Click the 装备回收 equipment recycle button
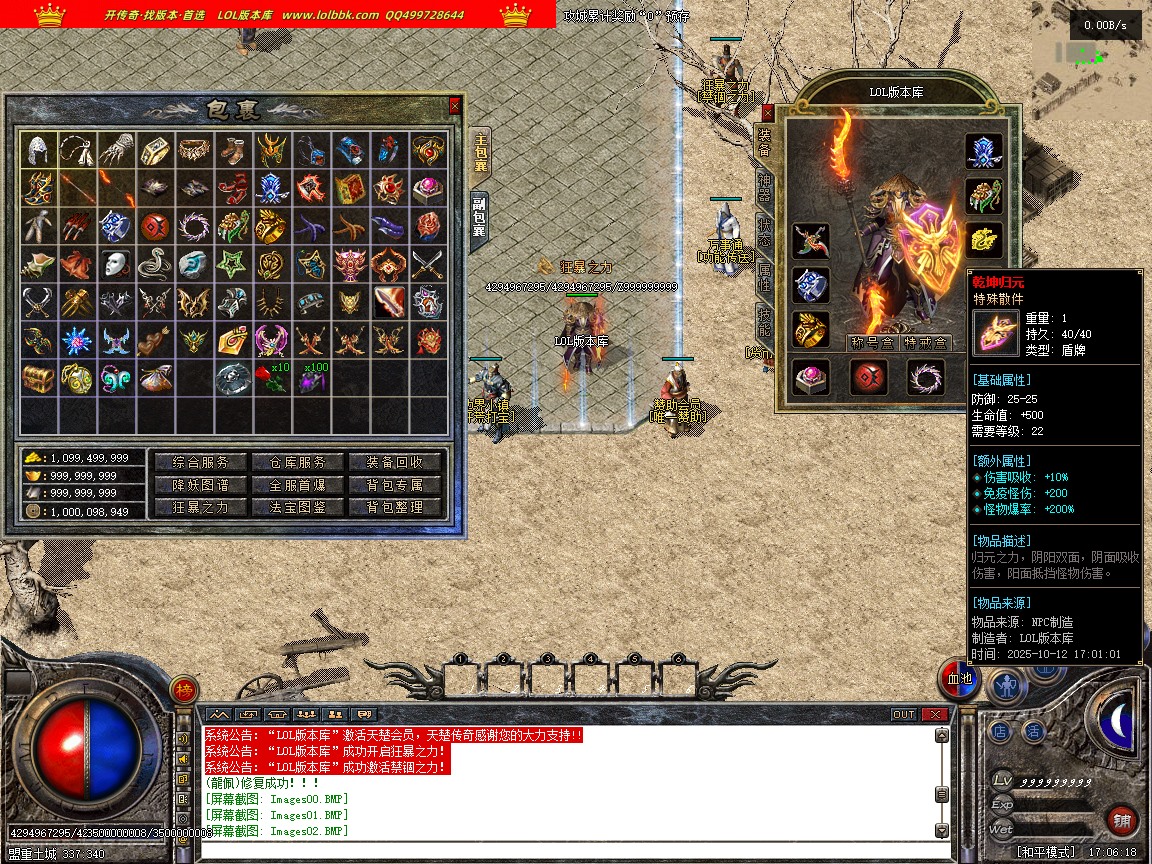 point(395,462)
